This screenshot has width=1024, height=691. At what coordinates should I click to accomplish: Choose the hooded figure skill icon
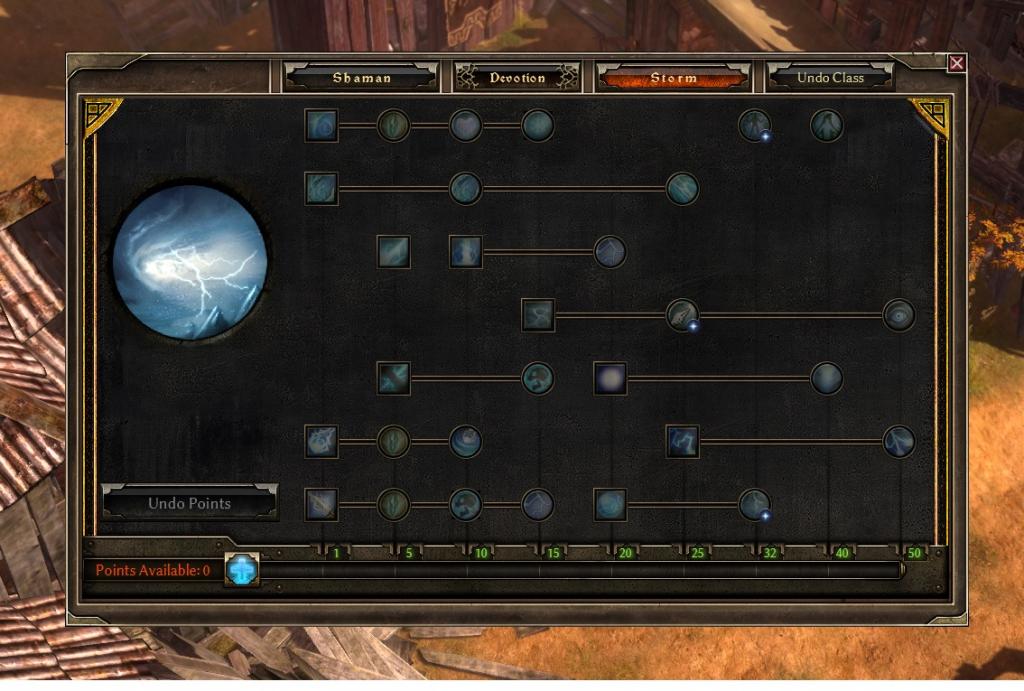826,126
